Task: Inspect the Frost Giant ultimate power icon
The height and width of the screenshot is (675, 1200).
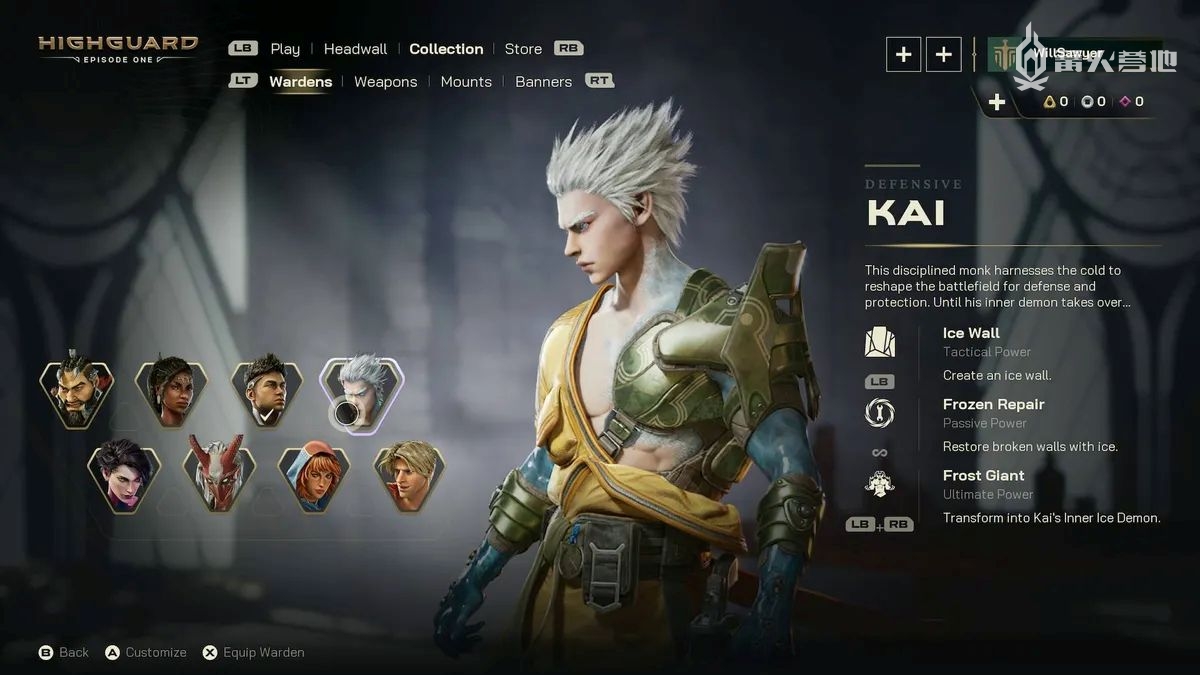Action: tap(880, 485)
